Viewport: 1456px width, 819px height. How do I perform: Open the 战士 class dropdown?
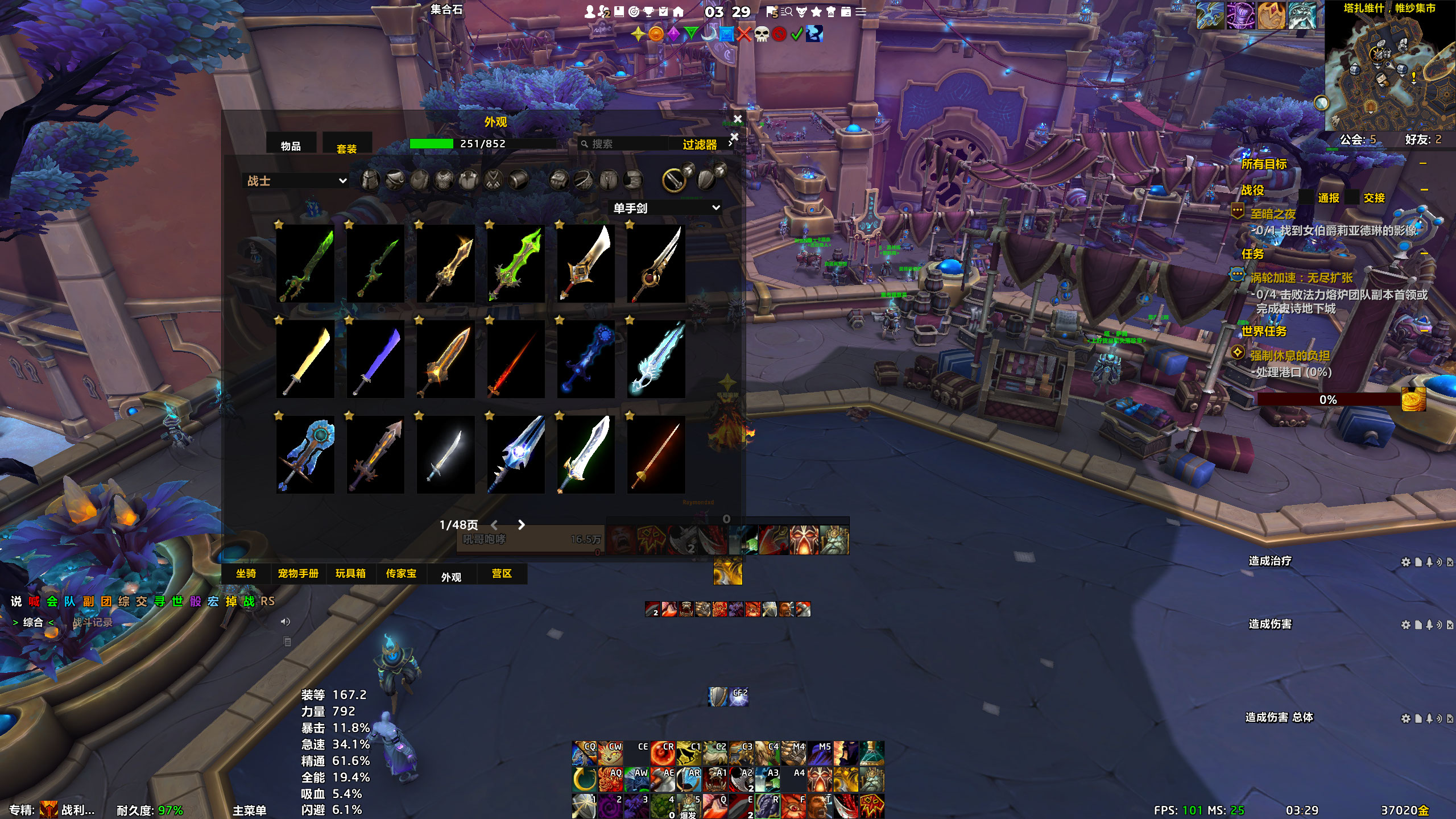pyautogui.click(x=296, y=181)
